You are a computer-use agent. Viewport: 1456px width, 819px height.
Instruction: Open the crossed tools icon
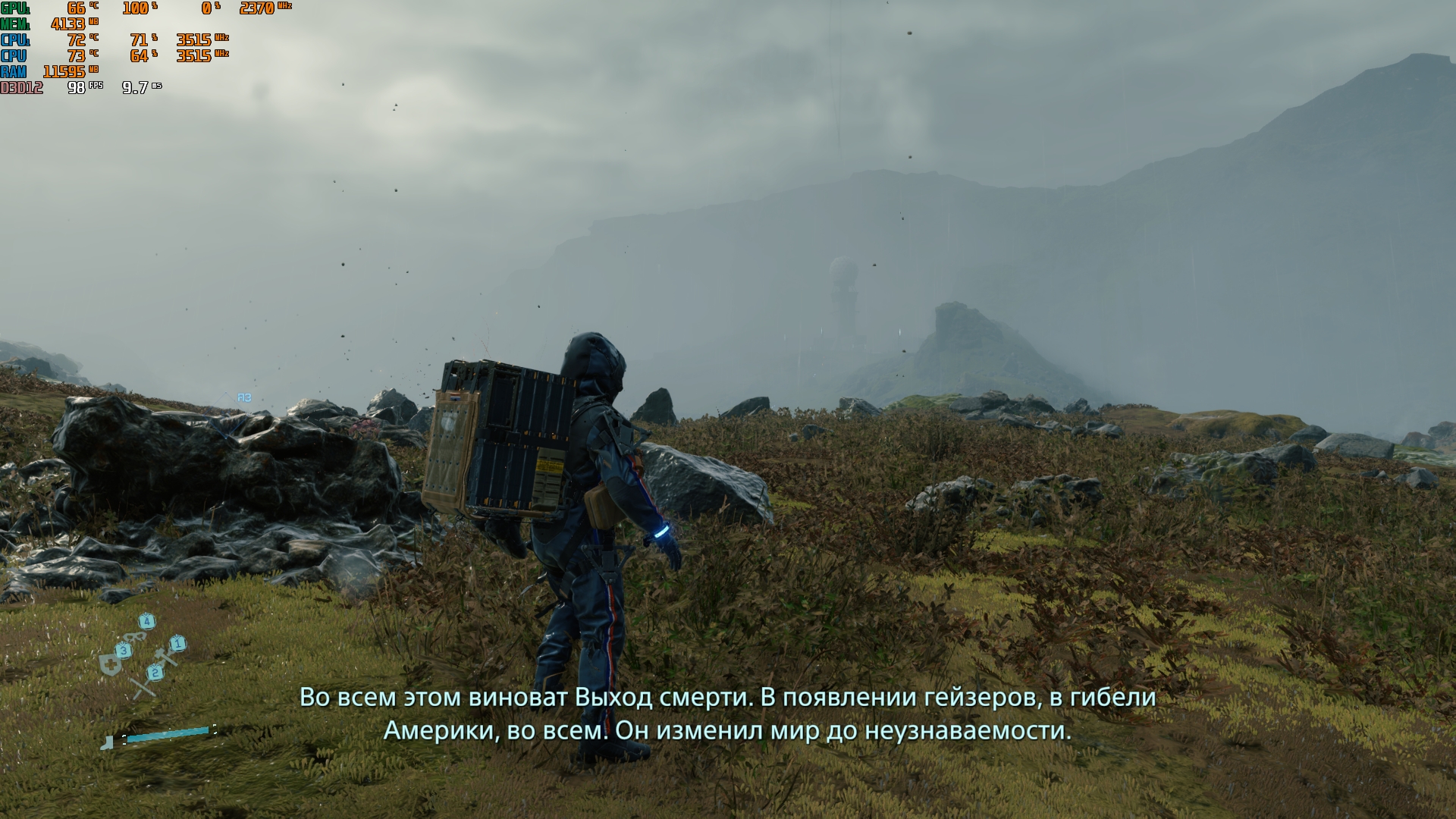[x=144, y=687]
